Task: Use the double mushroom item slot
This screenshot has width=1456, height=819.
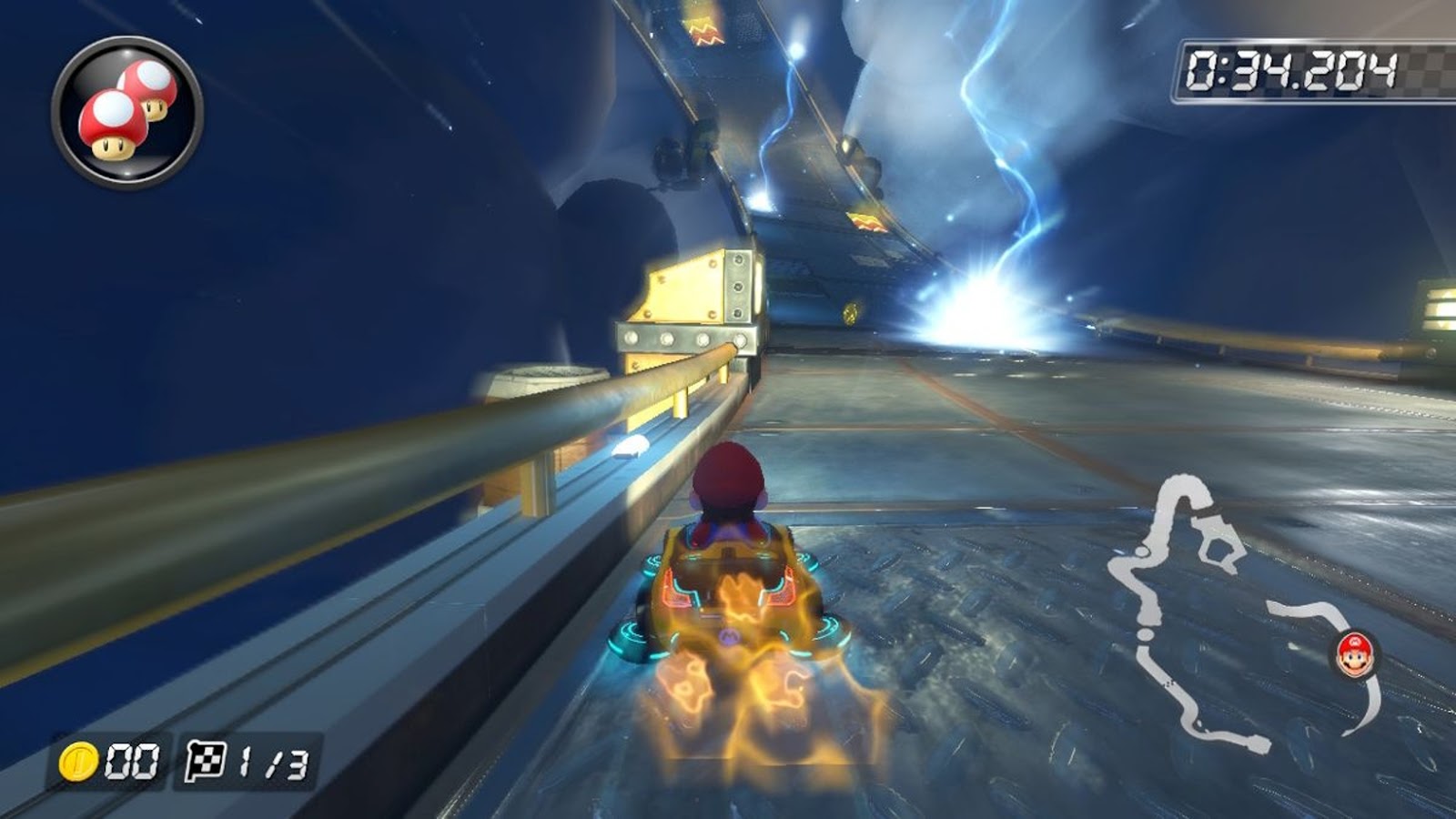Action: click(x=127, y=113)
